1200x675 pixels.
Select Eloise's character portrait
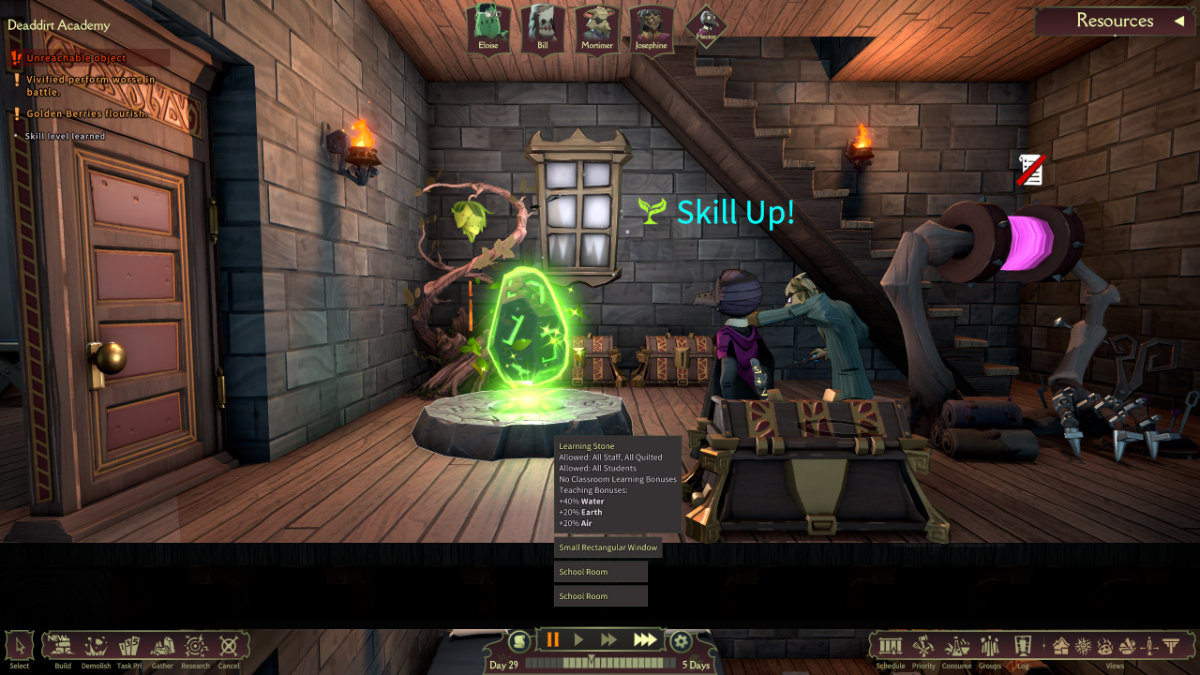click(488, 28)
